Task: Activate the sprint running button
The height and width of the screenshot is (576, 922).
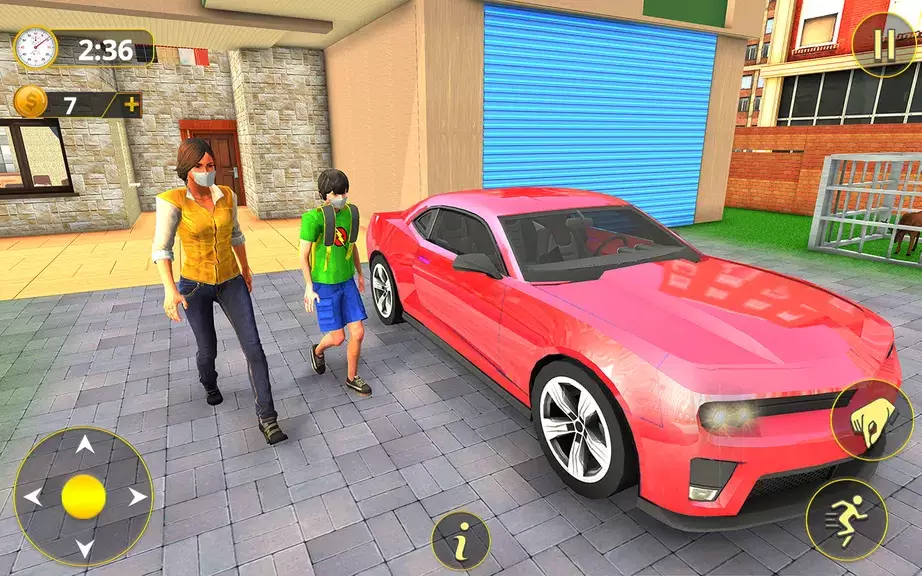Action: (x=846, y=519)
